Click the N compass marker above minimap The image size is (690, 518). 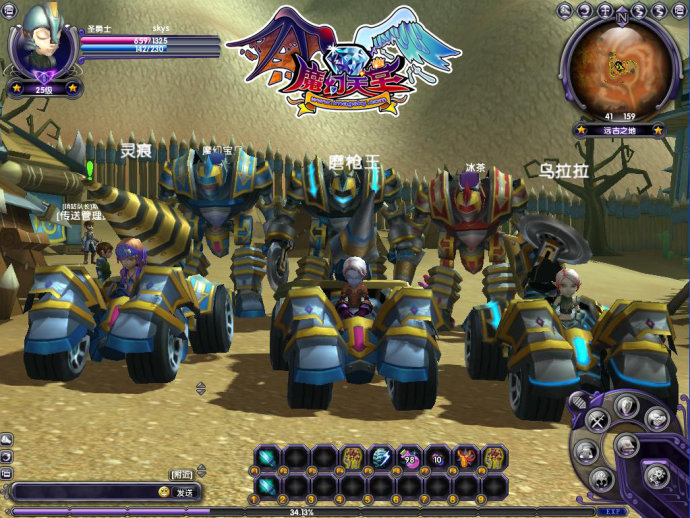[622, 15]
